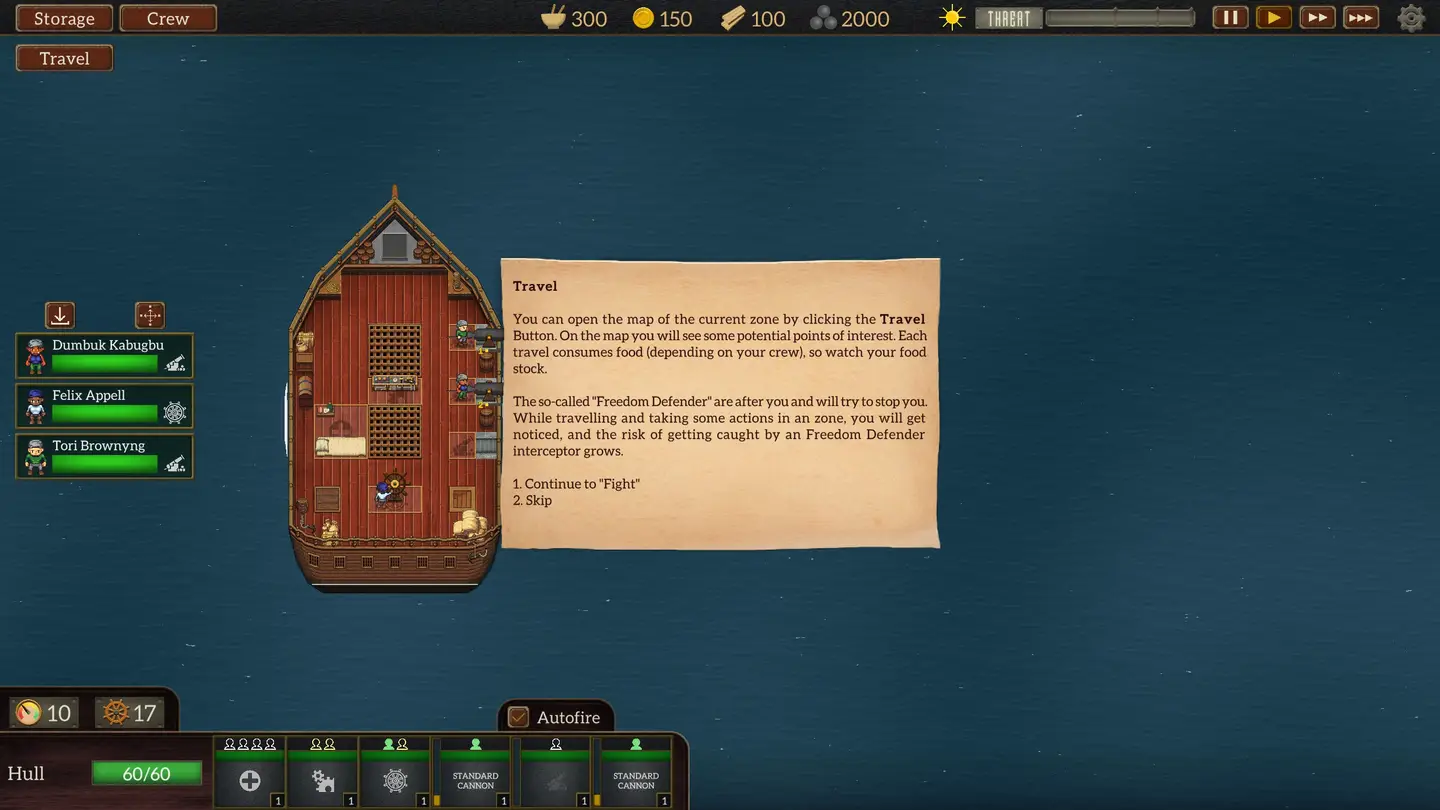Open the Crew panel
This screenshot has width=1440, height=810.
(x=168, y=18)
